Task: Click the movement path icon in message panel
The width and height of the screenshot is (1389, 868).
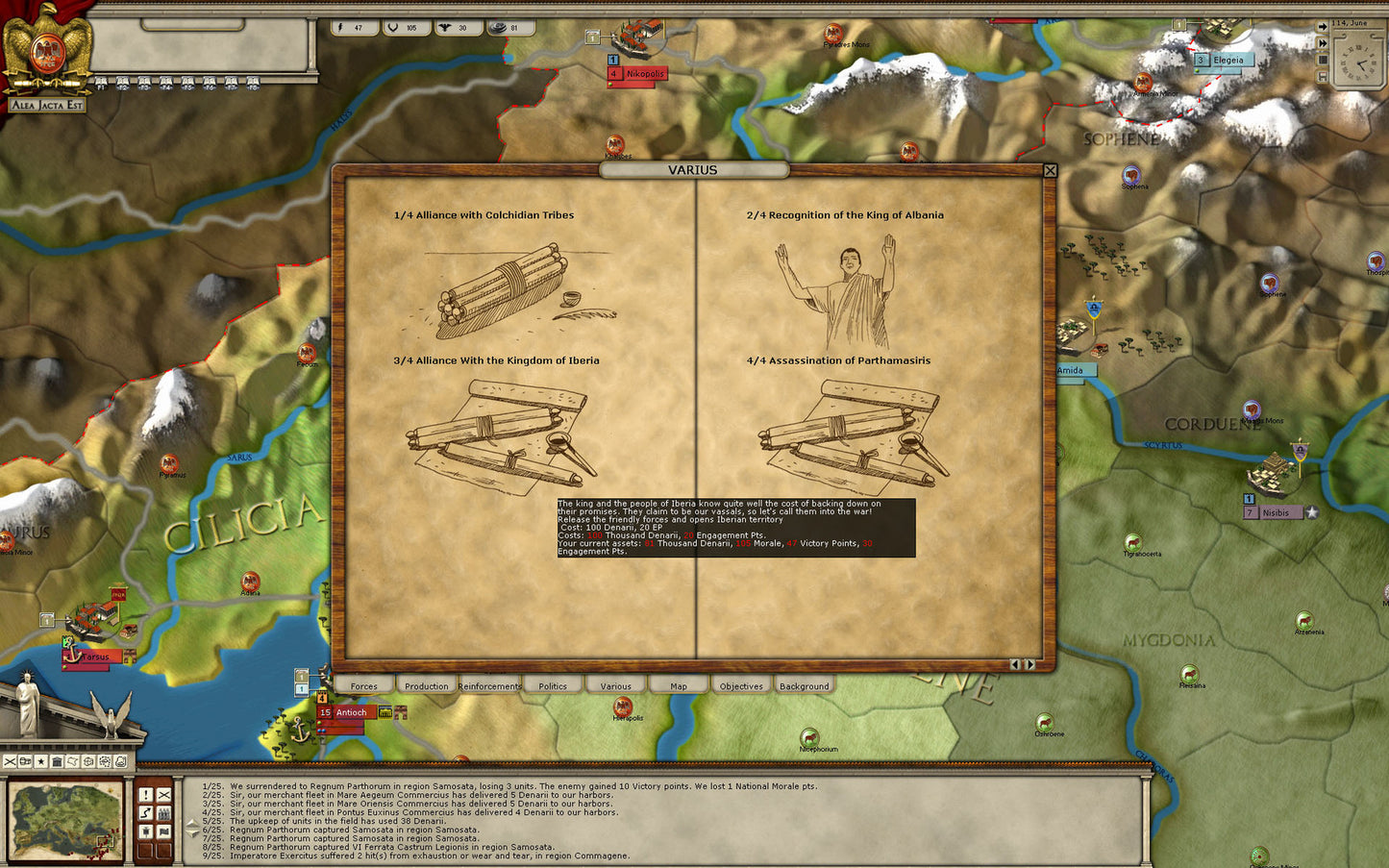Action: point(145,812)
